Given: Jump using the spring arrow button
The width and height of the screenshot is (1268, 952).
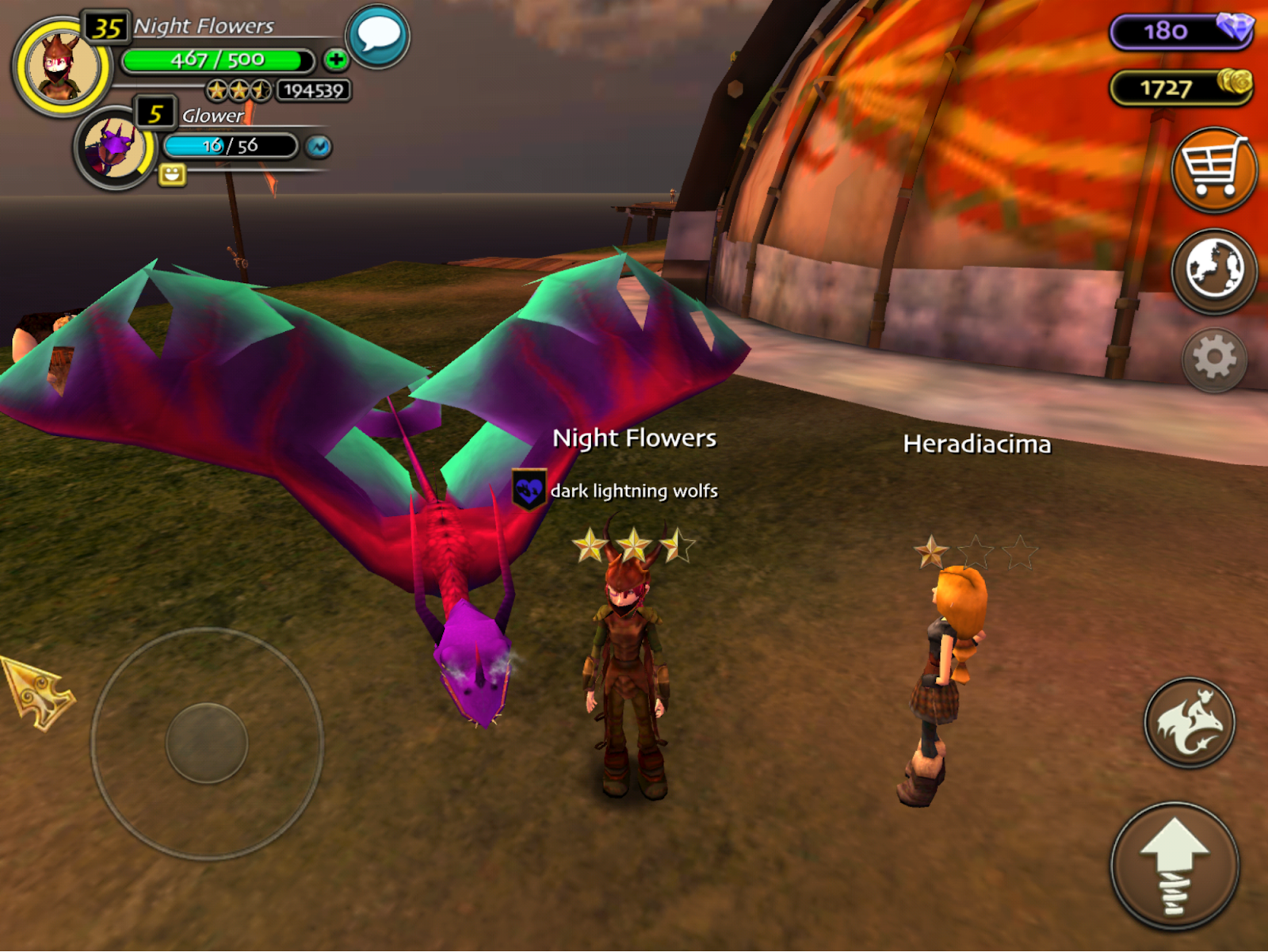Looking at the screenshot, I should click(1174, 866).
